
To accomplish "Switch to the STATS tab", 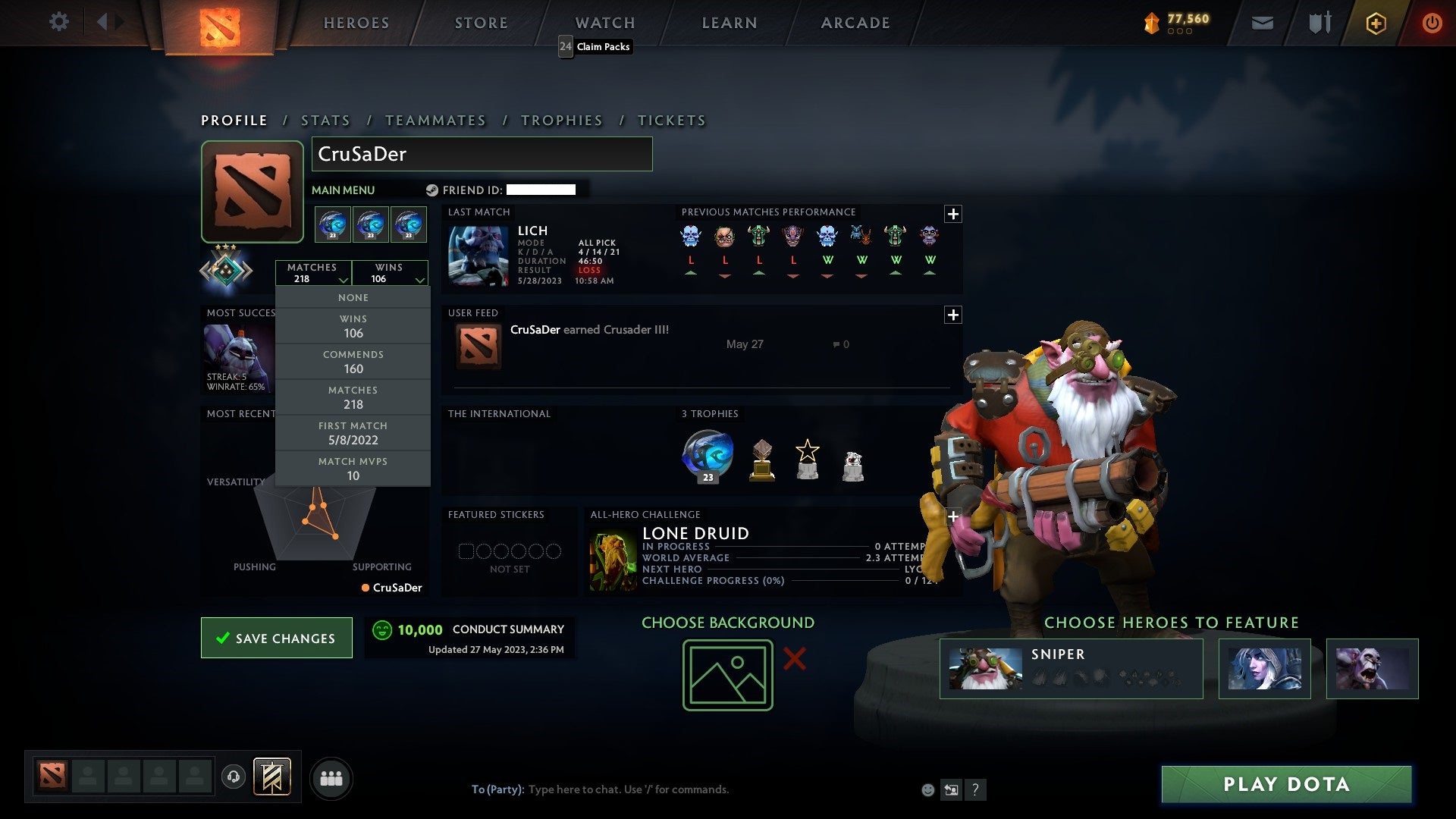I will [x=325, y=120].
